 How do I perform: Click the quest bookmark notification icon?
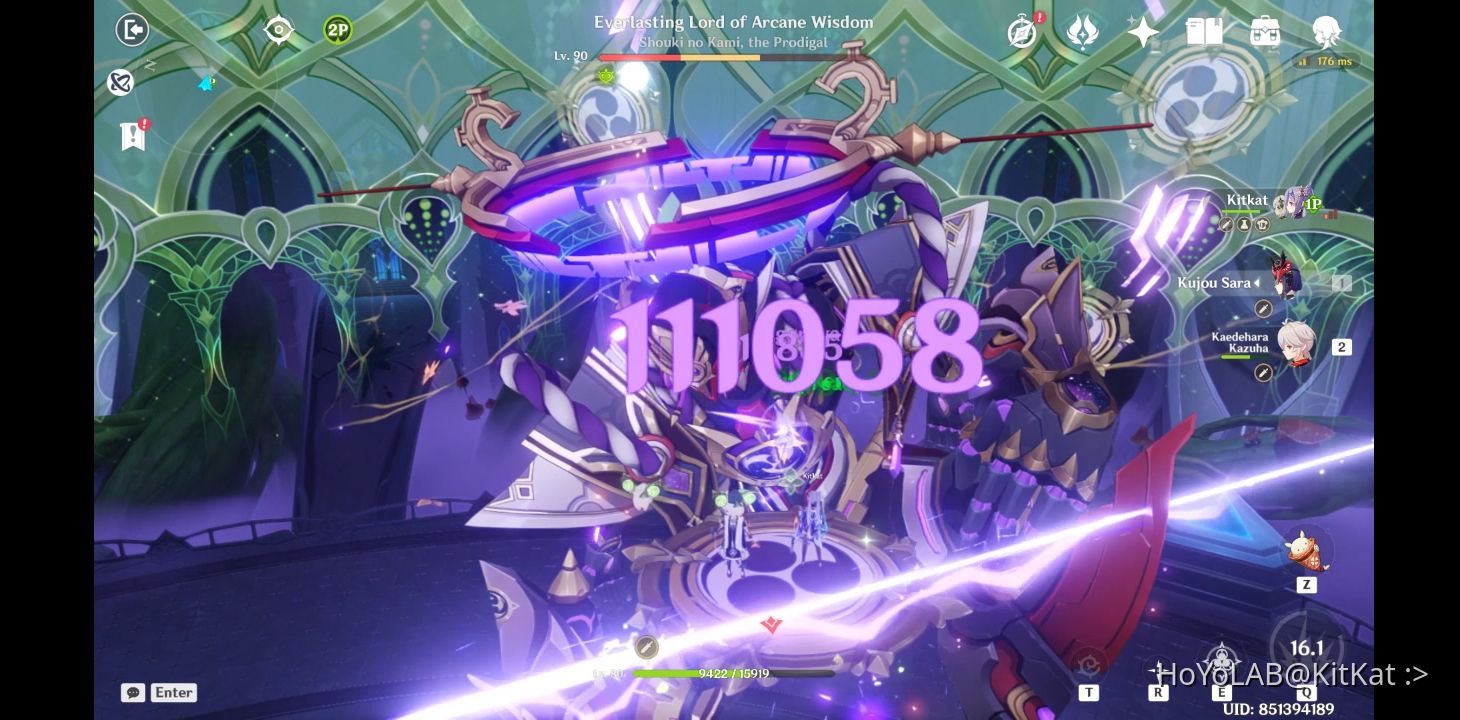tap(133, 135)
